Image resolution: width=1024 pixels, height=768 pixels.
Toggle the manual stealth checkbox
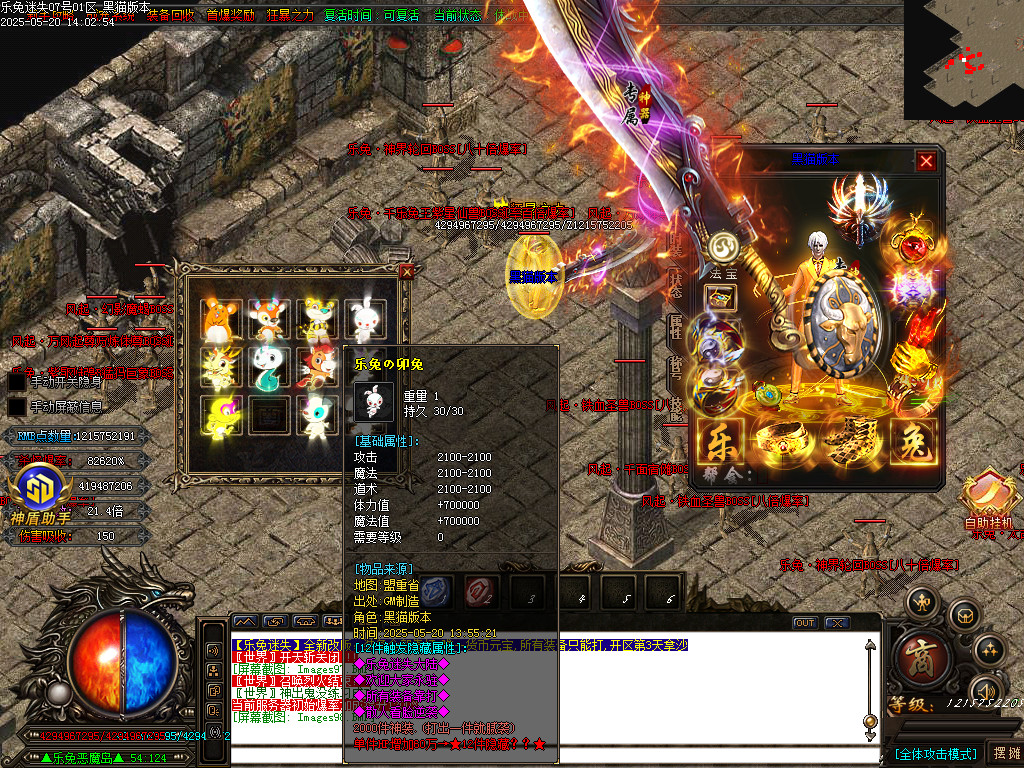click(x=17, y=381)
